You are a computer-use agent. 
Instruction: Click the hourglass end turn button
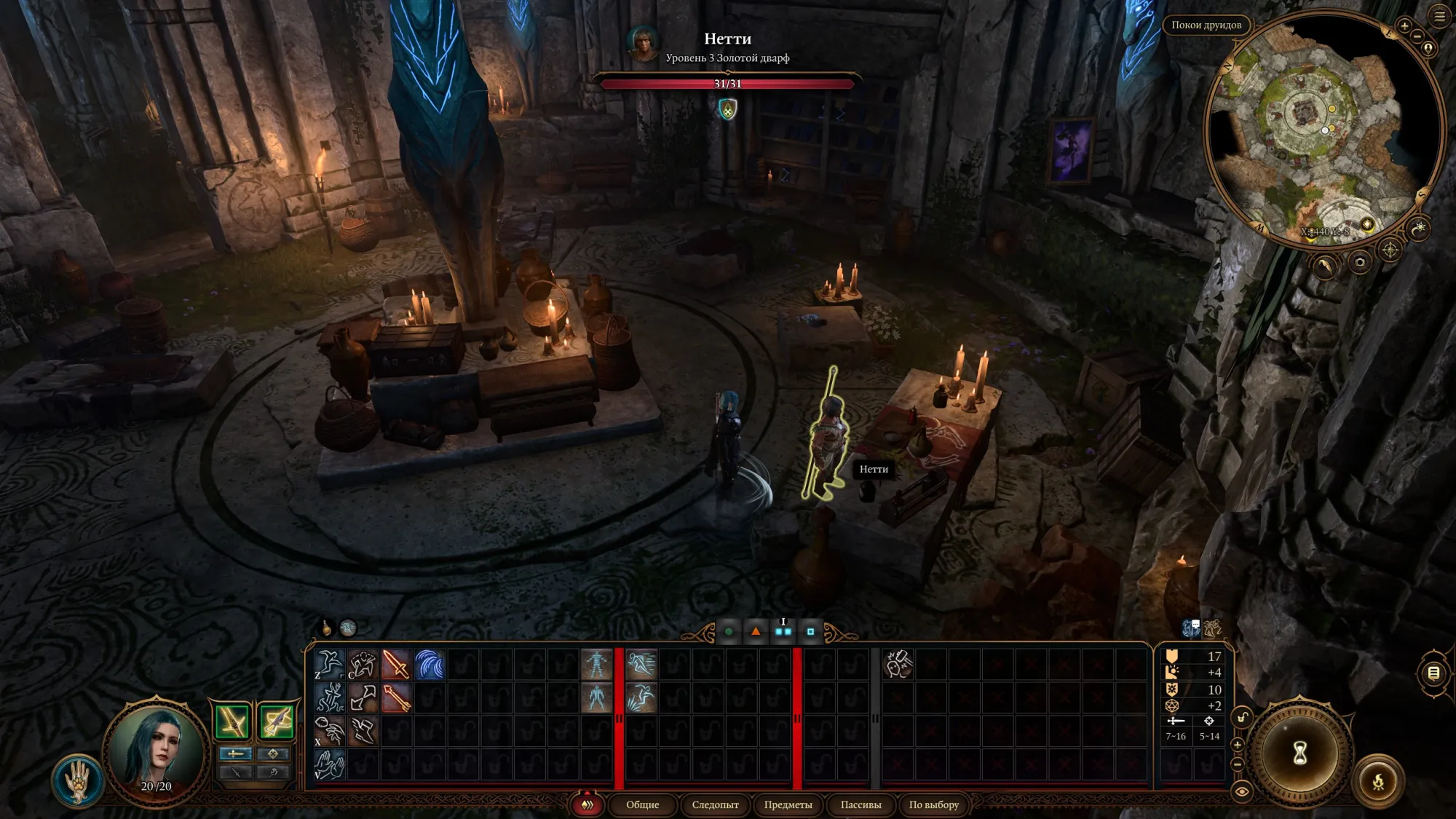coord(1299,753)
